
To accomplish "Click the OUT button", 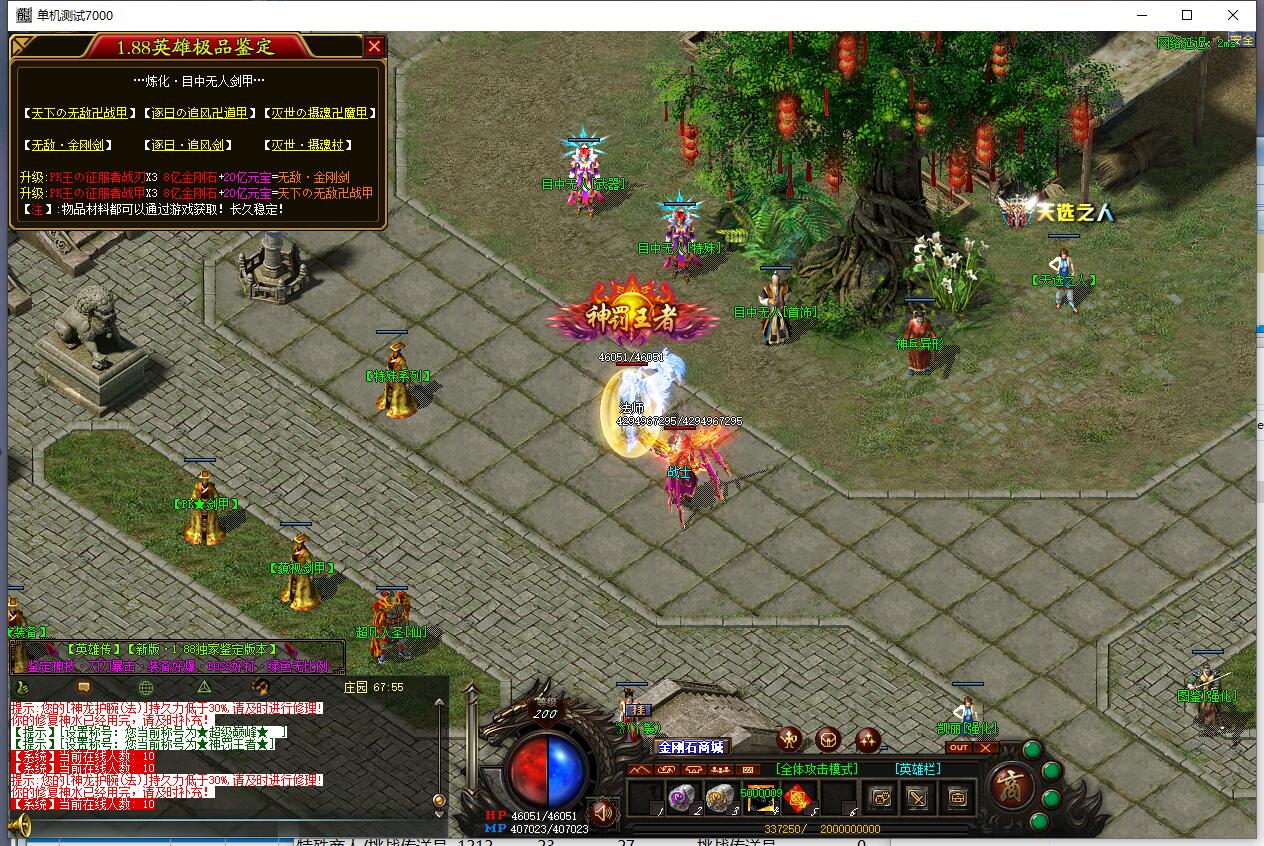I will (x=958, y=748).
